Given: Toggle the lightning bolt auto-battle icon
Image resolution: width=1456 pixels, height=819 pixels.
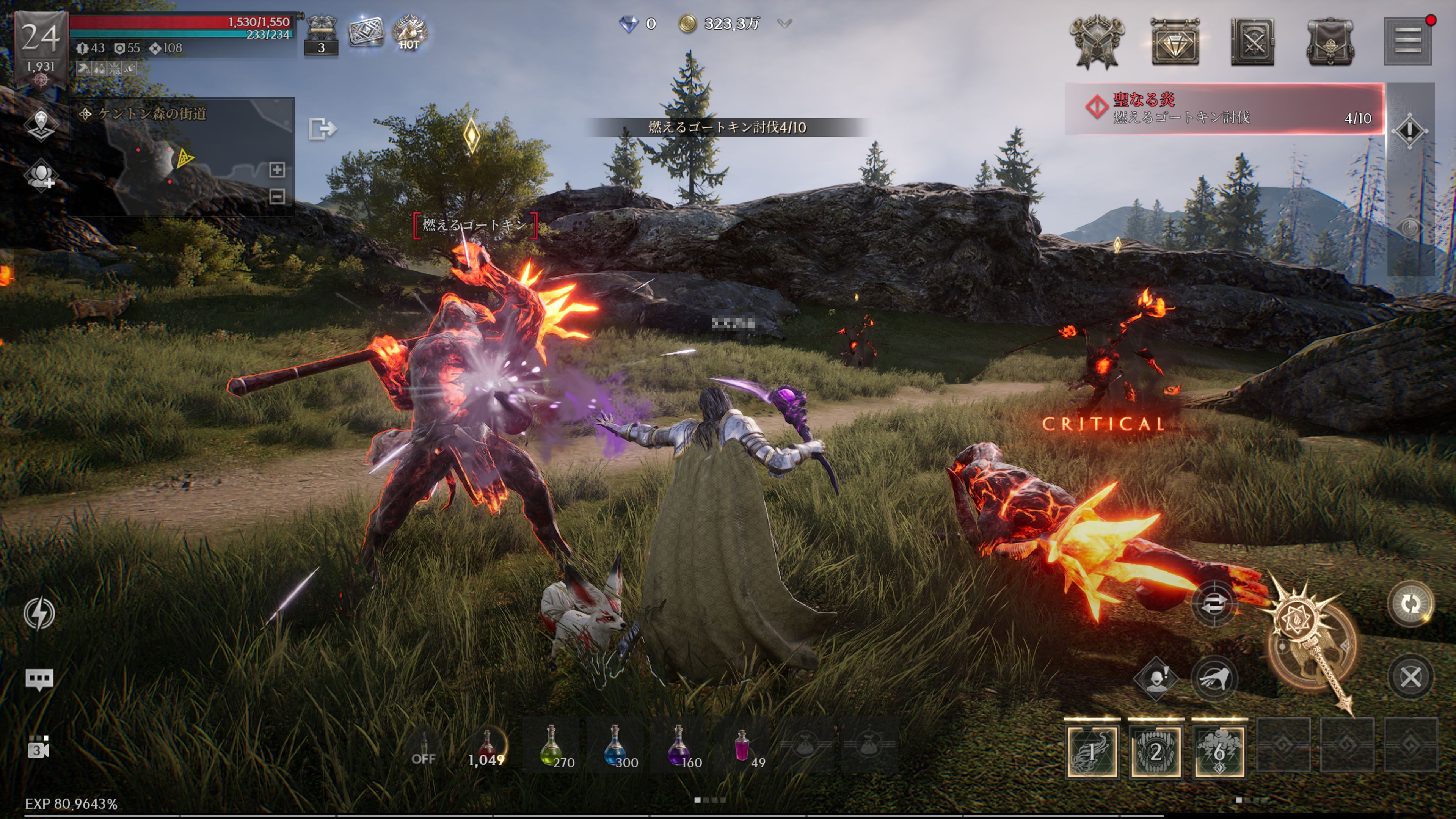Looking at the screenshot, I should coord(39,613).
